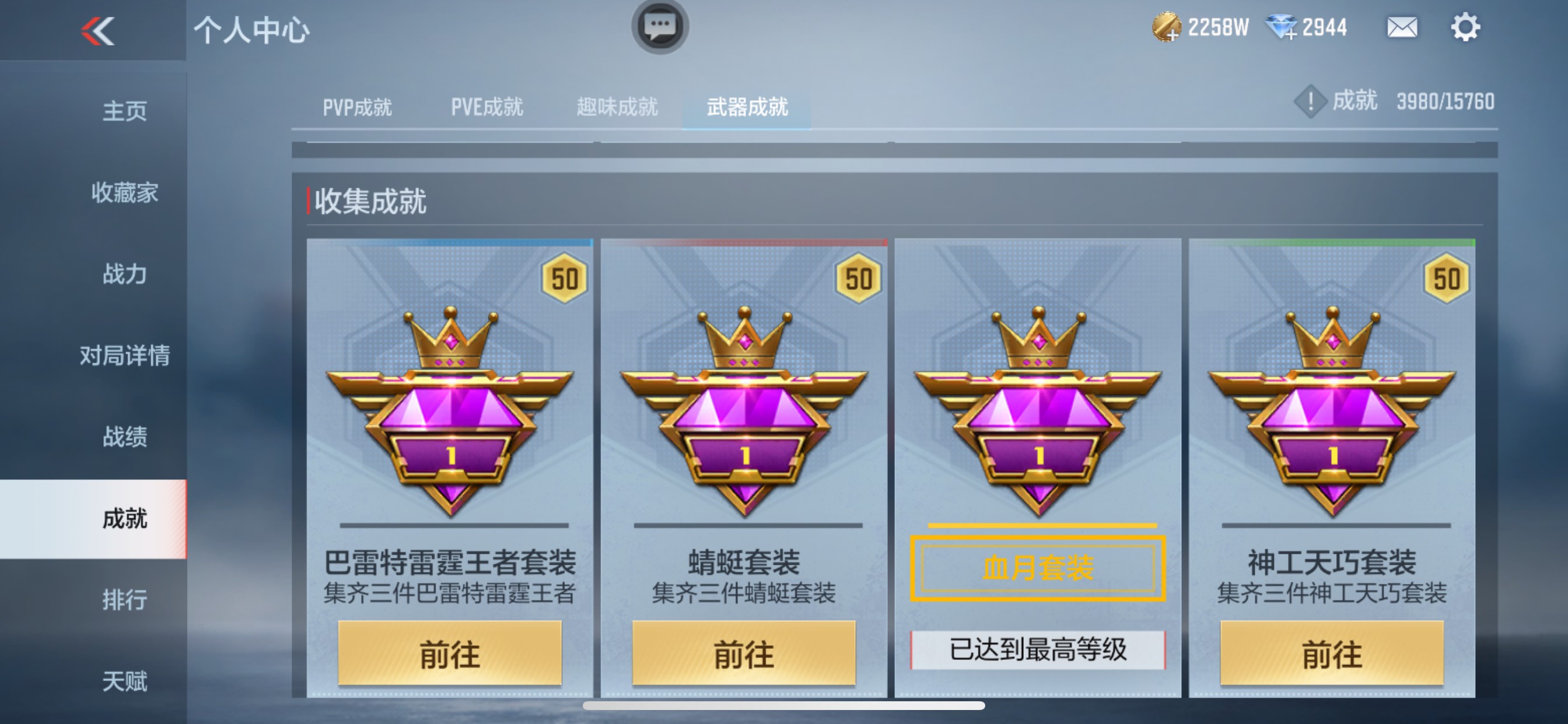Switch to the PVP成就 tab
The image size is (1568, 724).
[358, 107]
